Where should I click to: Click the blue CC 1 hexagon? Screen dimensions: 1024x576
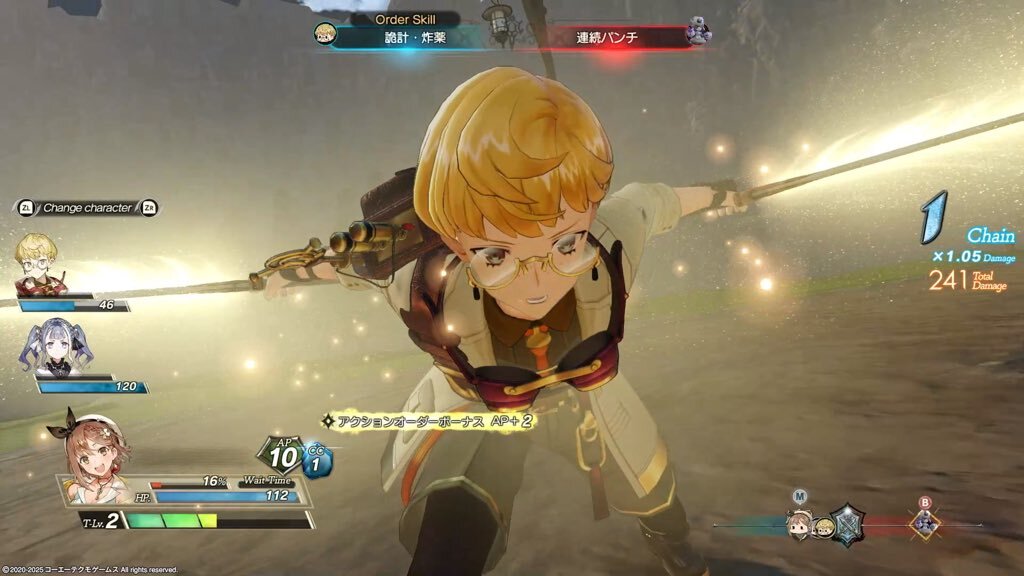click(x=317, y=460)
